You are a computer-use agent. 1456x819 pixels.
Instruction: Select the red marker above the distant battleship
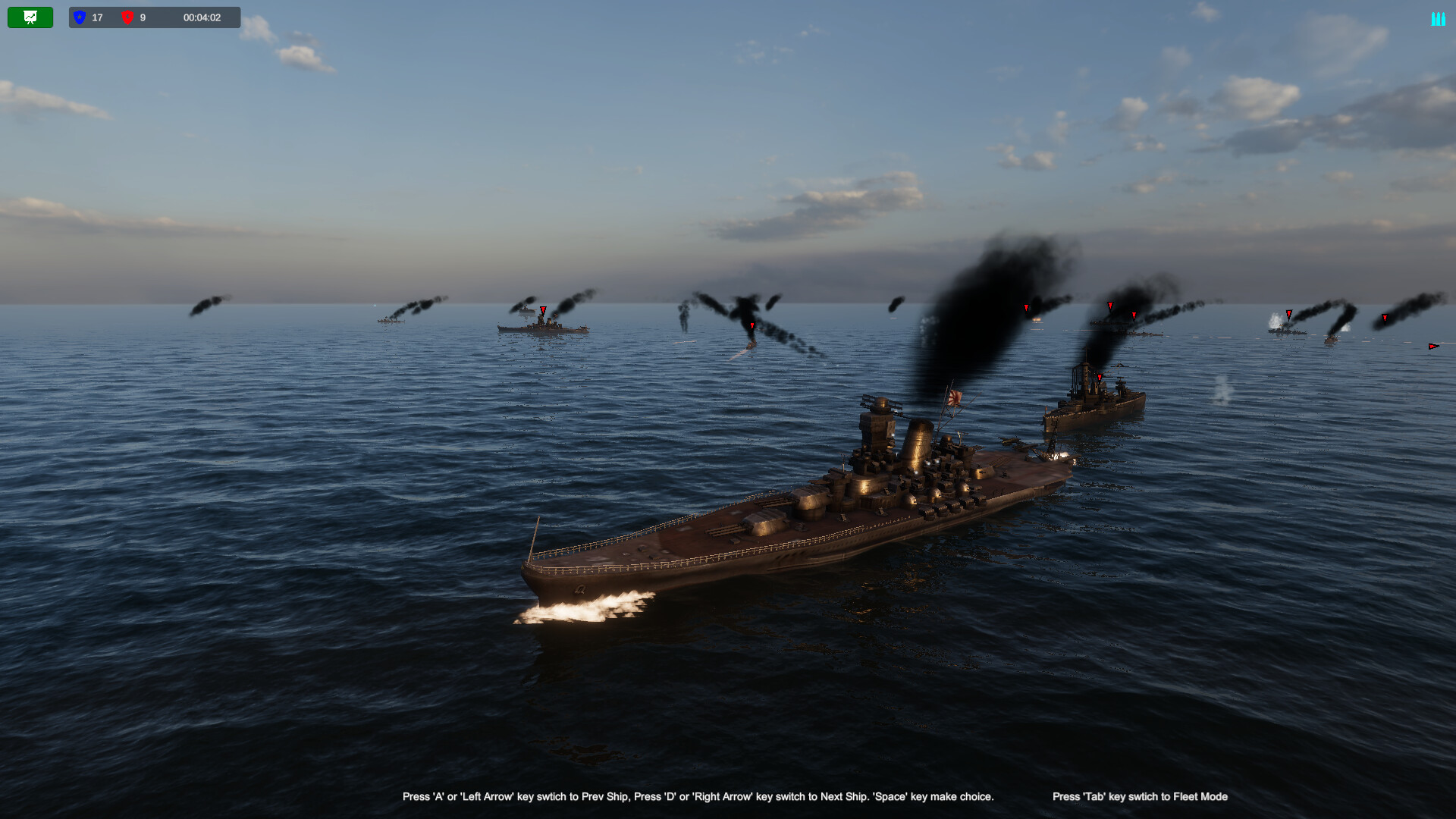pyautogui.click(x=541, y=311)
